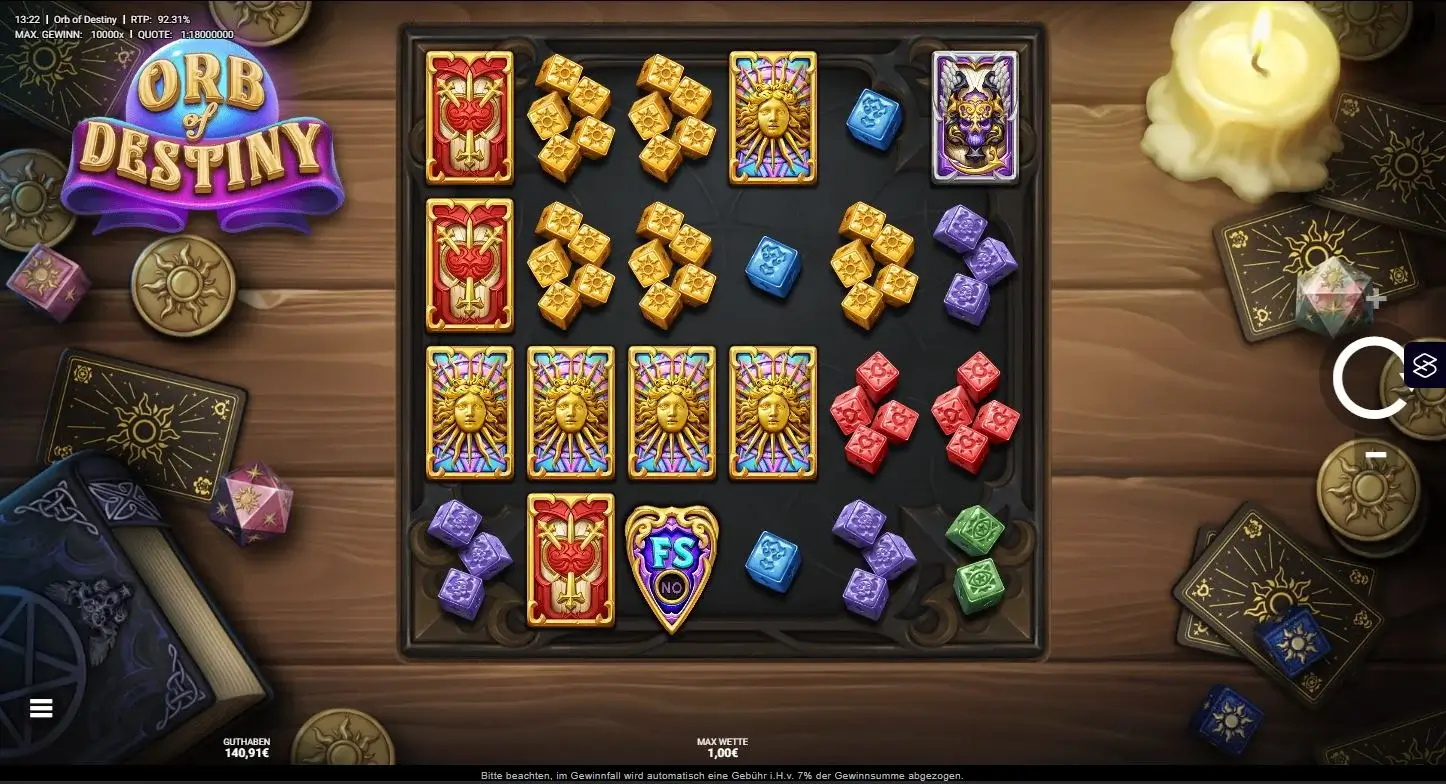Open the hamburger game menu
This screenshot has height=784, width=1446.
(40, 707)
